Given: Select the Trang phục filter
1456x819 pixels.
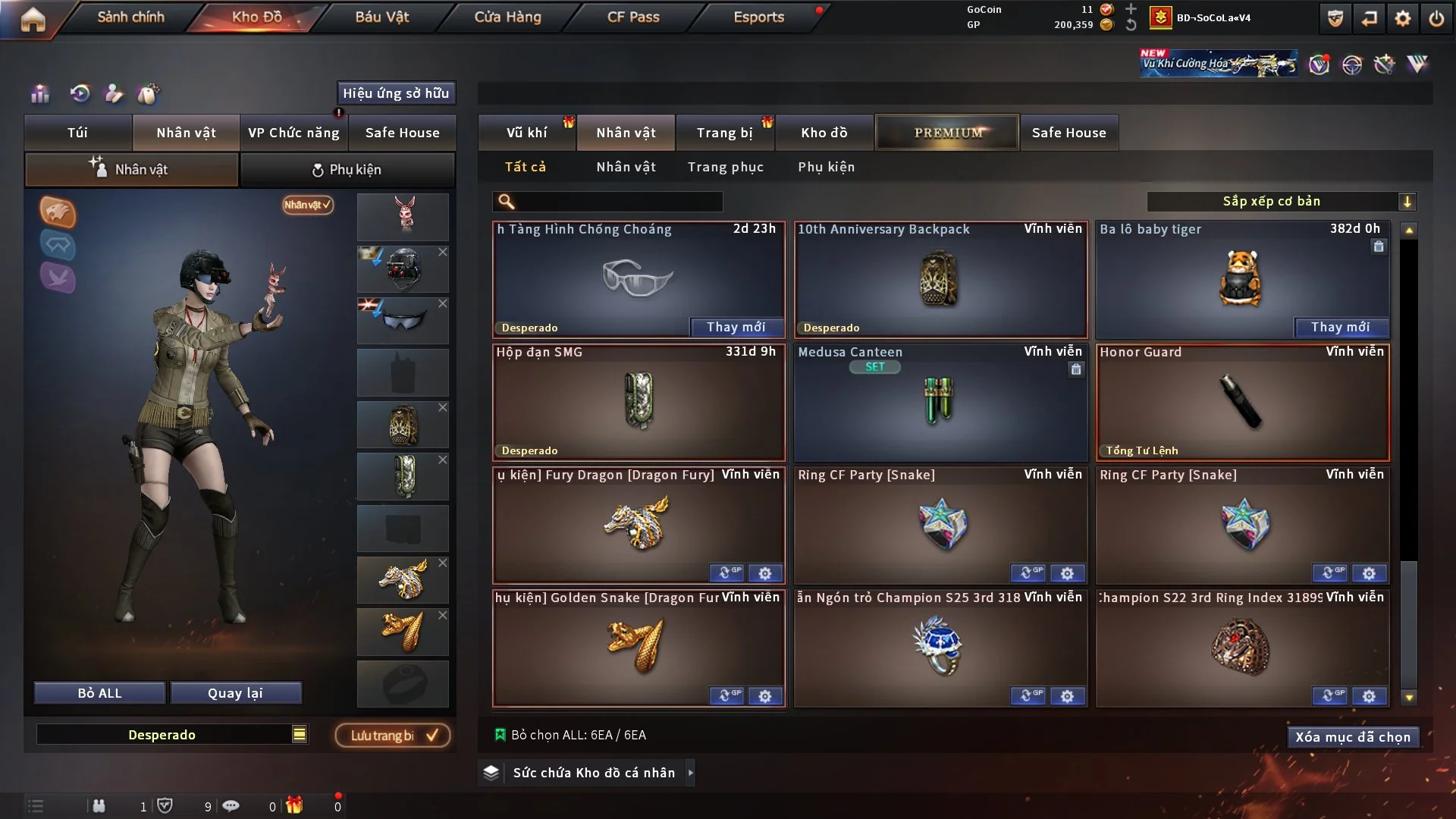Looking at the screenshot, I should pos(725,167).
